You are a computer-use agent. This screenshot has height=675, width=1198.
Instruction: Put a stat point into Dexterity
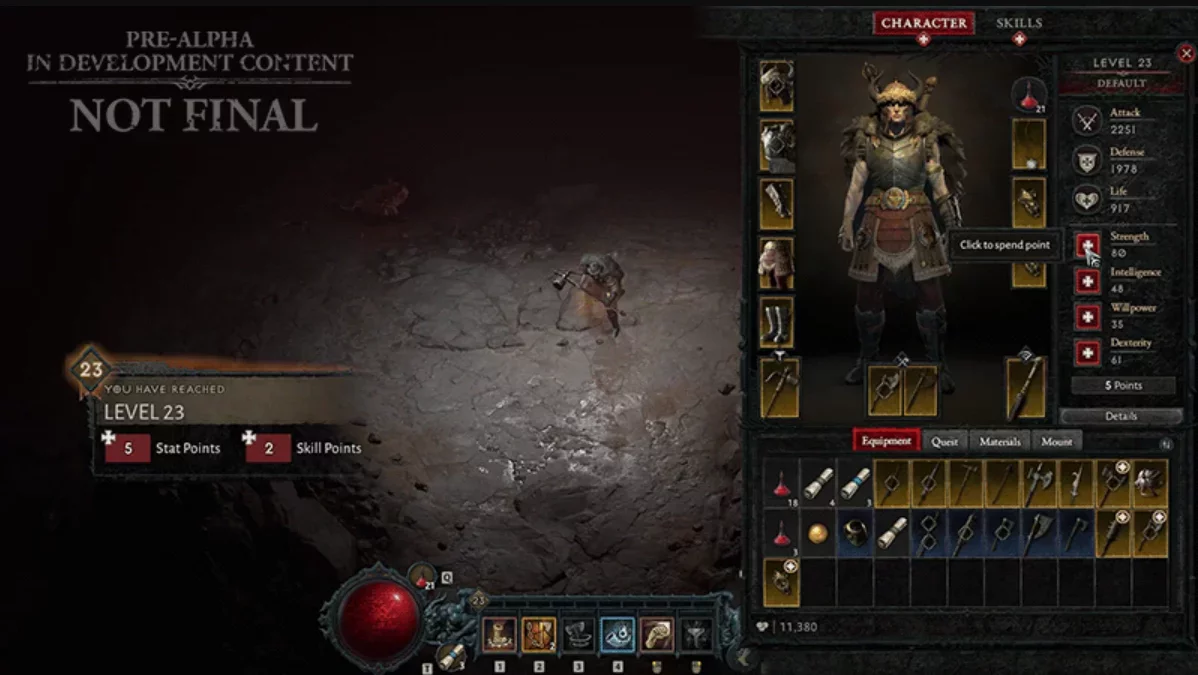(x=1088, y=352)
